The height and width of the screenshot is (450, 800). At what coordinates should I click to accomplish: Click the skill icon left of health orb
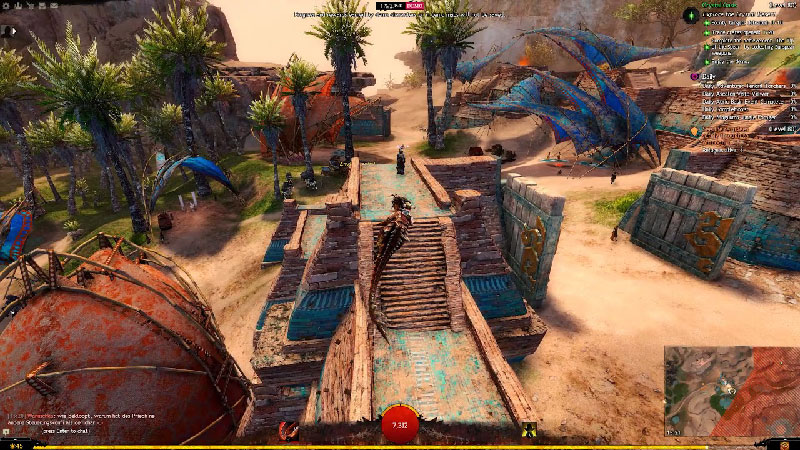(289, 430)
